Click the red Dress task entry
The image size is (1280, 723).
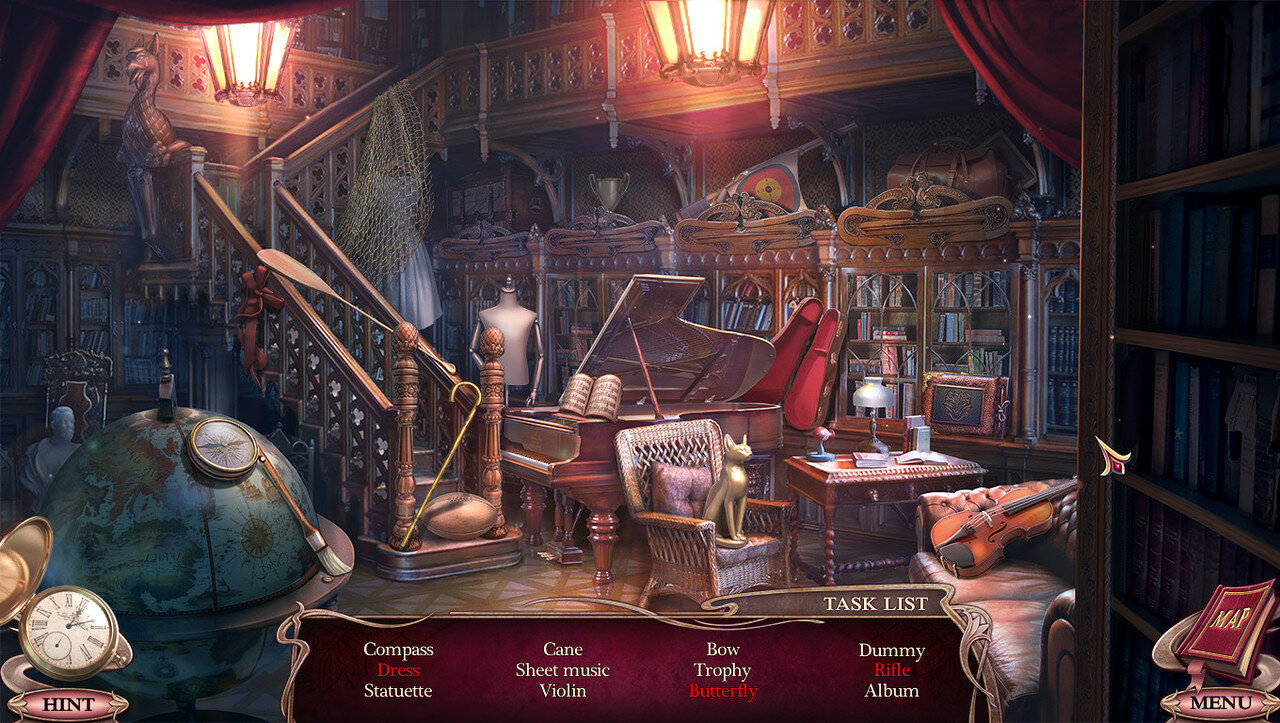[398, 670]
